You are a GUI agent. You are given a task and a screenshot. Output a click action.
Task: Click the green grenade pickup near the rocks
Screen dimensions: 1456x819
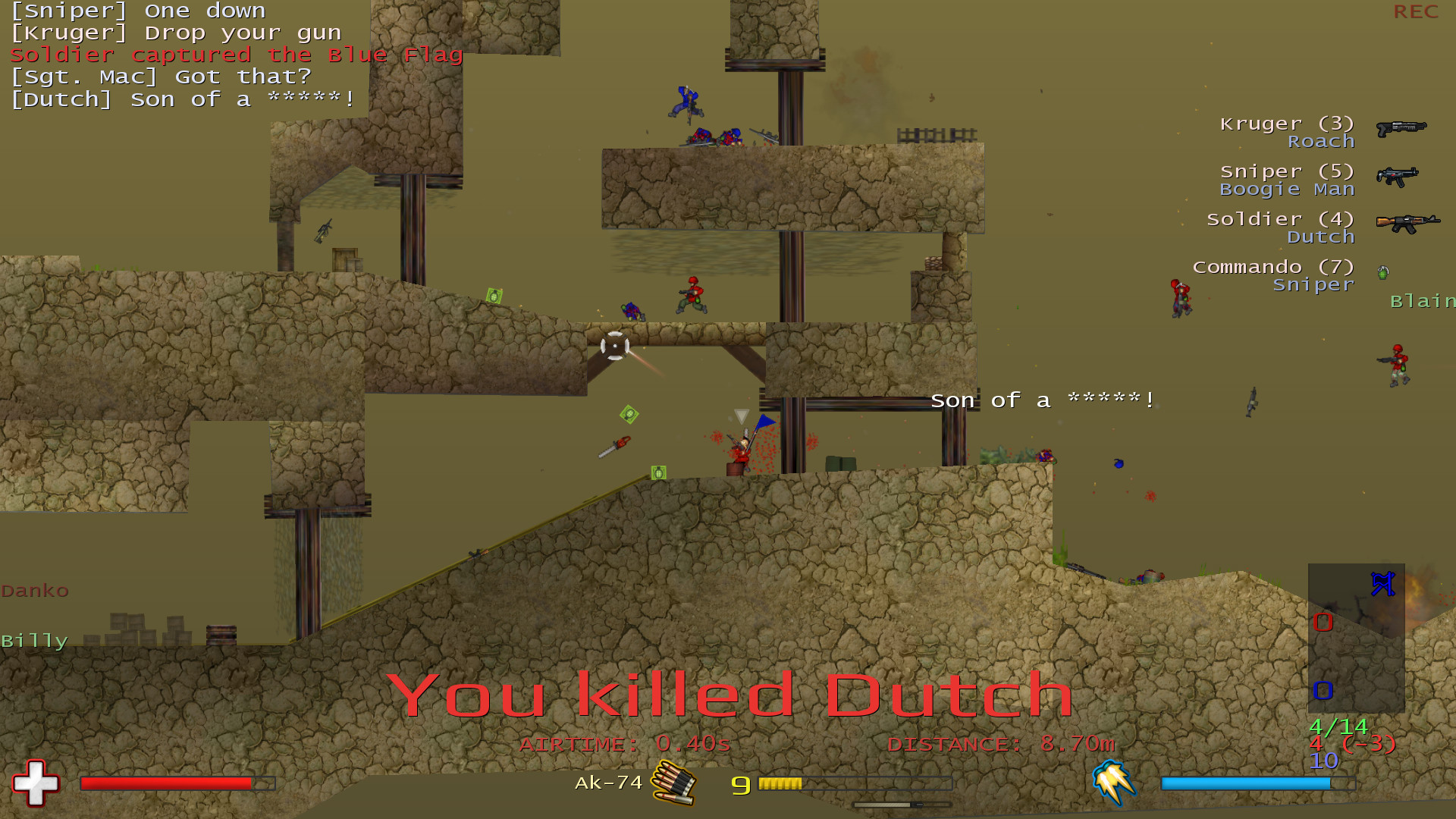pyautogui.click(x=494, y=295)
